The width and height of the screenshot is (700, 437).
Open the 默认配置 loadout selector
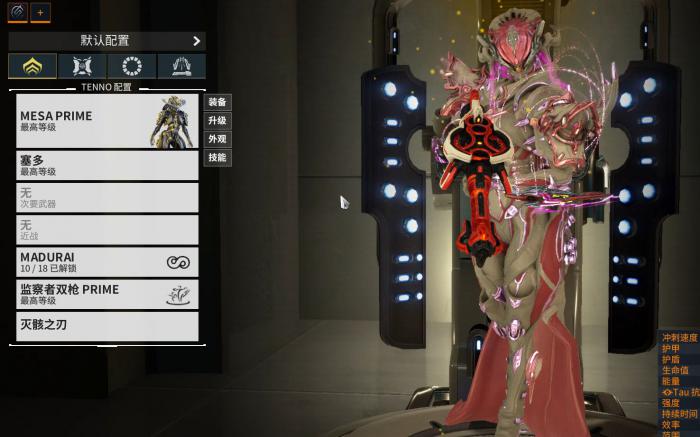coord(106,41)
